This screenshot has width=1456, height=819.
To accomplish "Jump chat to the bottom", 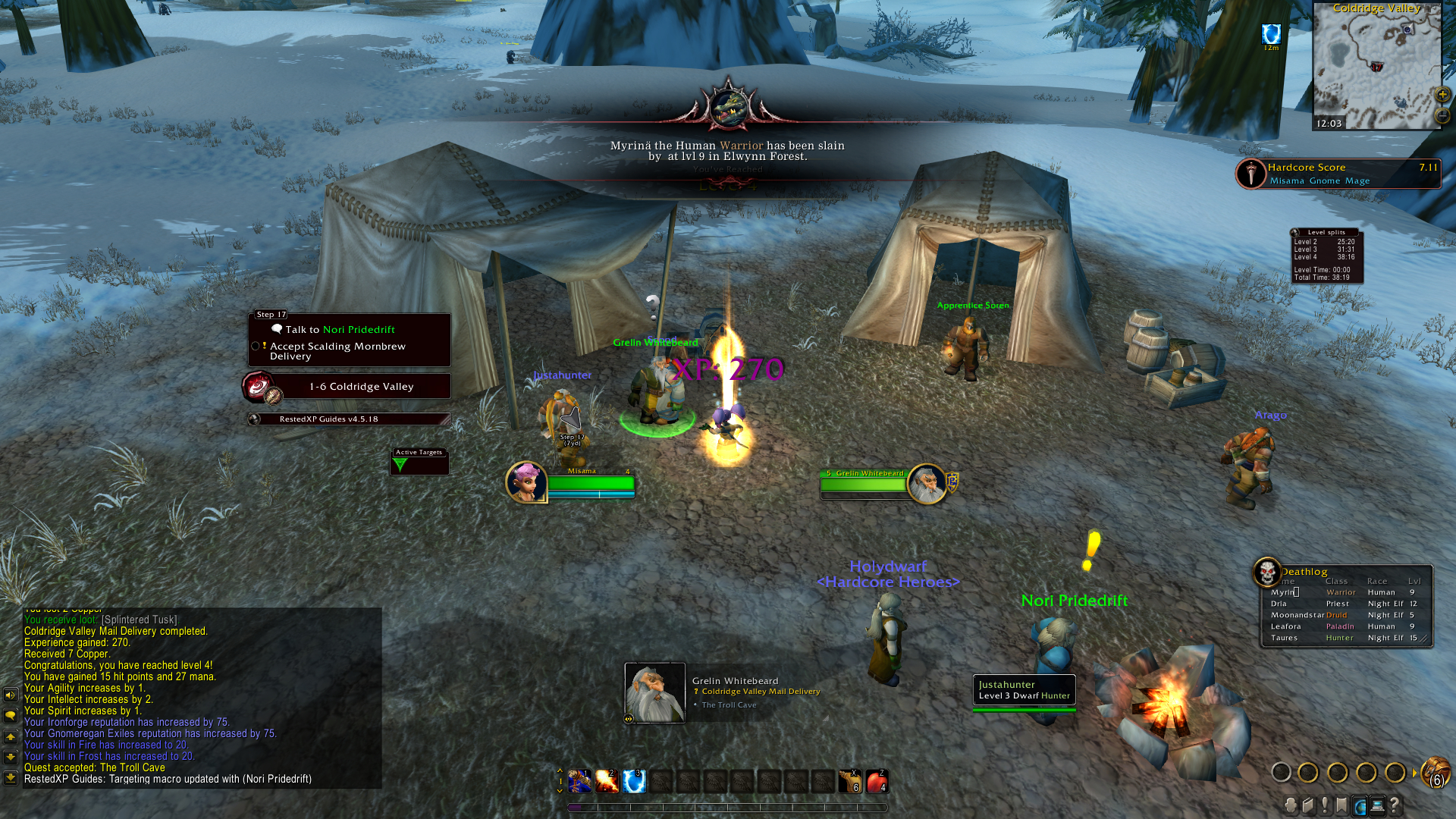I will (11, 777).
